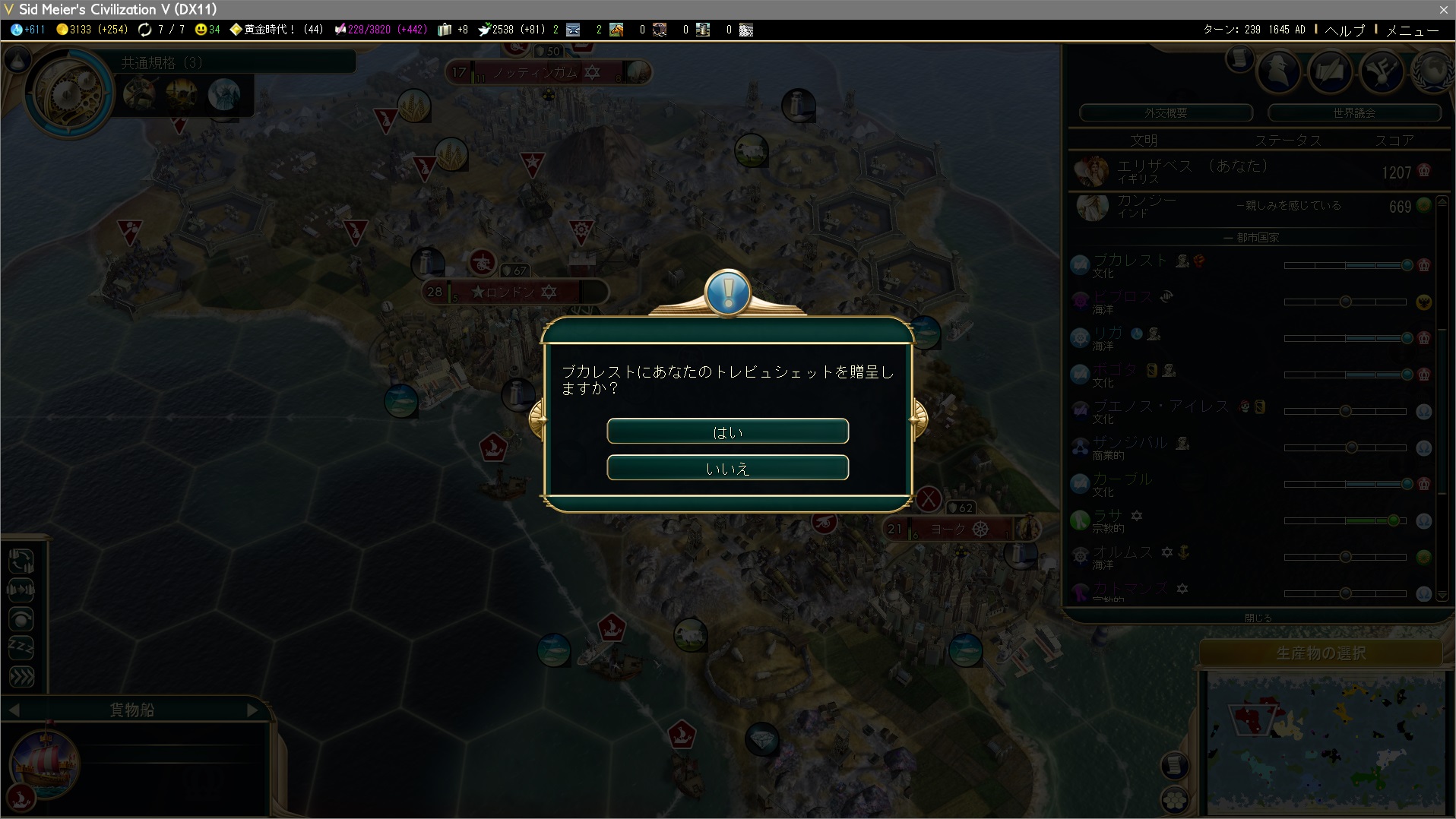Cycle to the previous unit arrow
The height and width of the screenshot is (819, 1456).
[14, 710]
